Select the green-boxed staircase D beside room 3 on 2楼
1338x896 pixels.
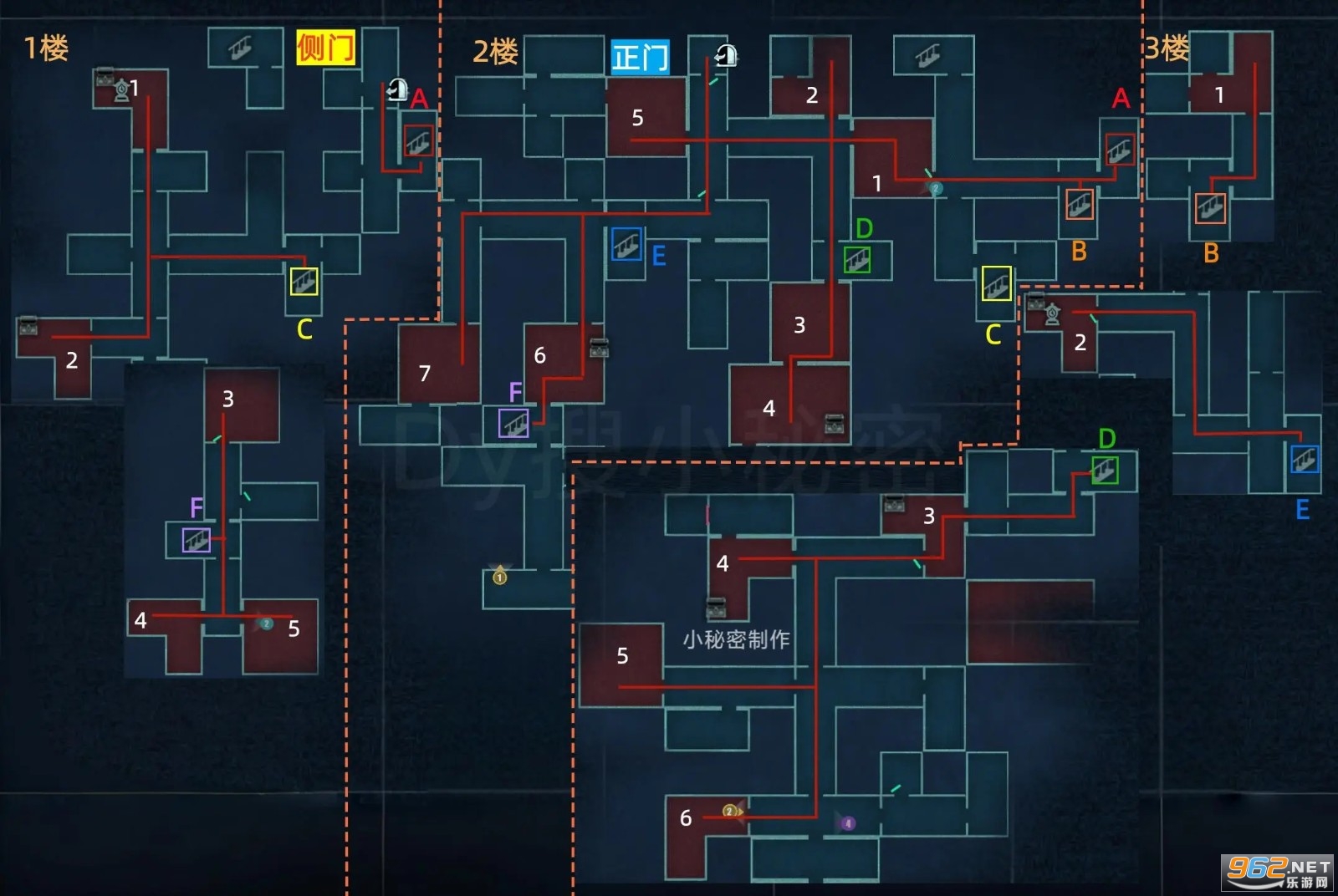click(x=857, y=260)
